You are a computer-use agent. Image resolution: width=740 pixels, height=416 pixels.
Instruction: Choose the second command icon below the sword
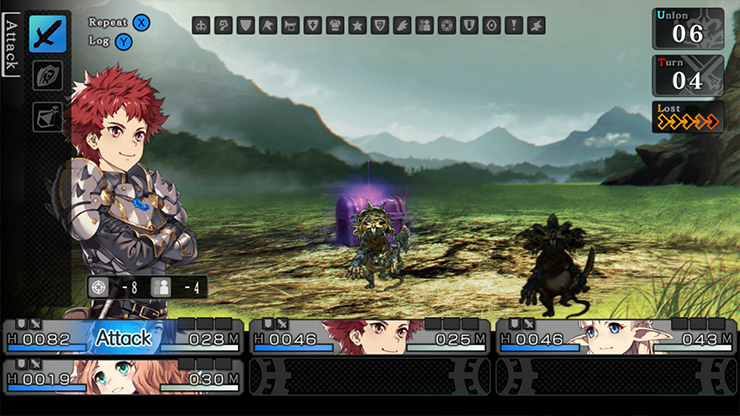pos(47,76)
